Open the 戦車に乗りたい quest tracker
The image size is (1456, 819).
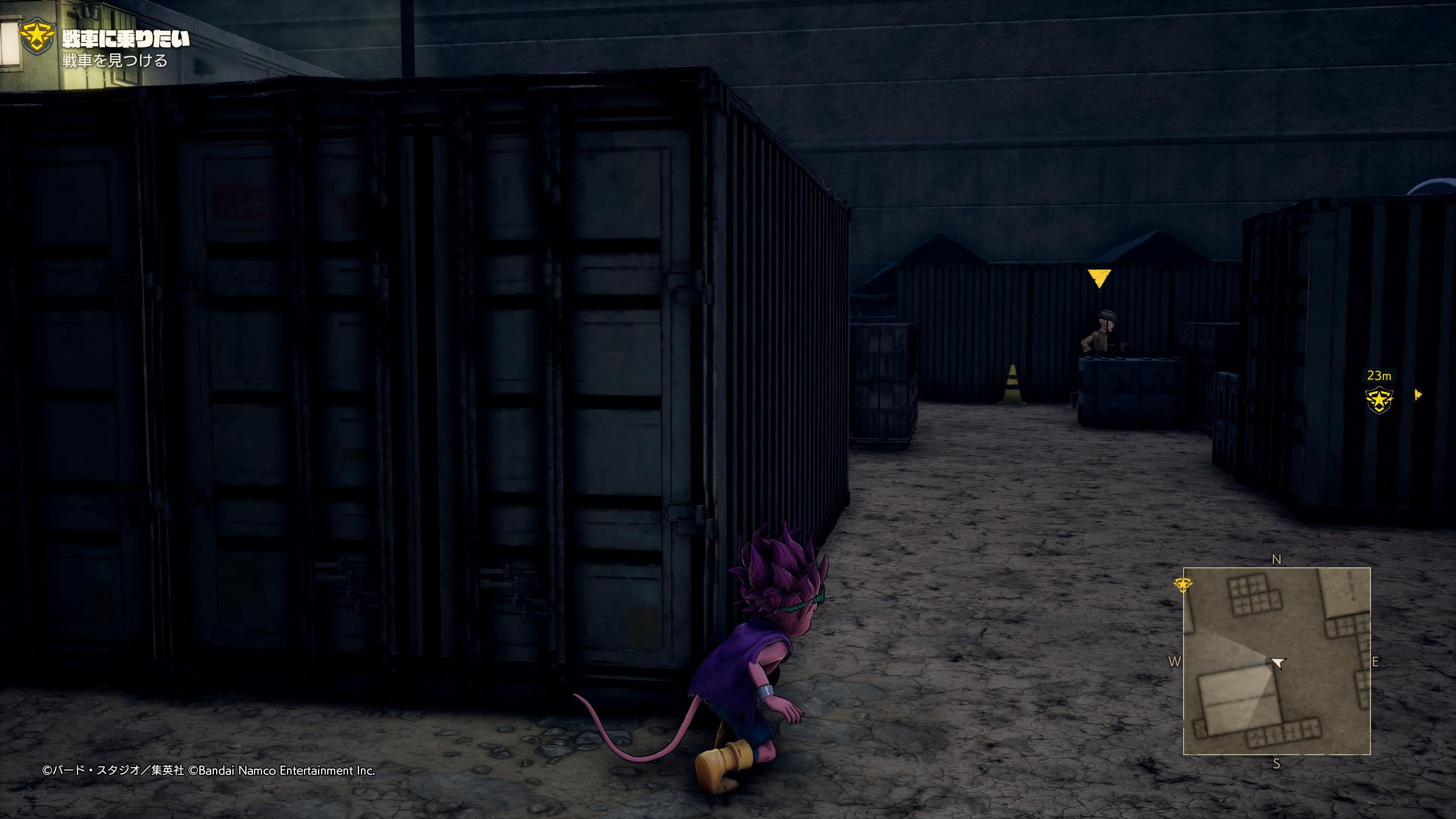(x=126, y=39)
